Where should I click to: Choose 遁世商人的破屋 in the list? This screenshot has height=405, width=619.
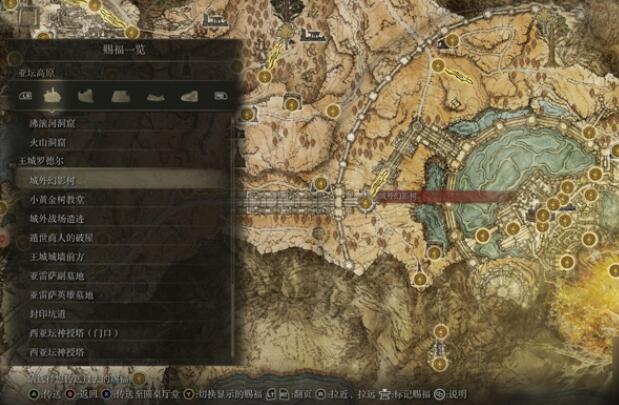click(61, 238)
